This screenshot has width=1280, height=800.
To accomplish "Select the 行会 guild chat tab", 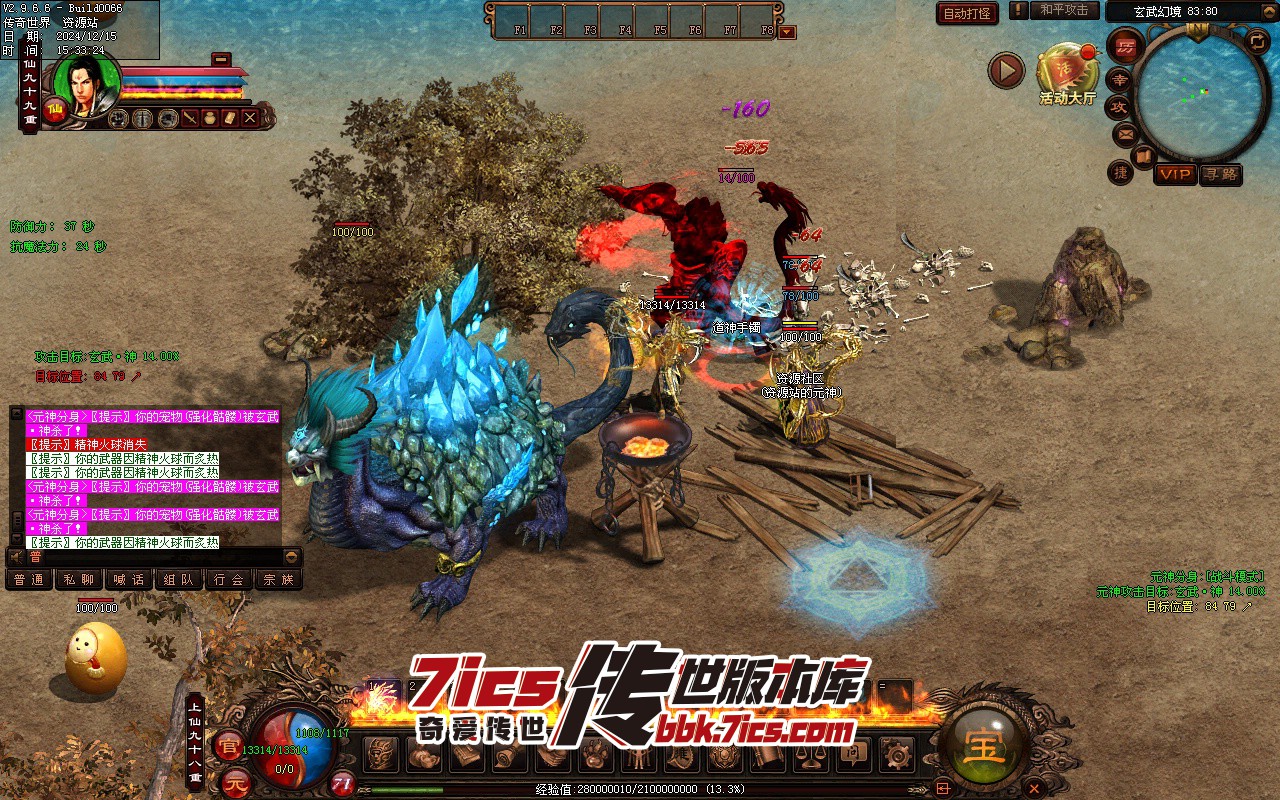I will [x=229, y=579].
